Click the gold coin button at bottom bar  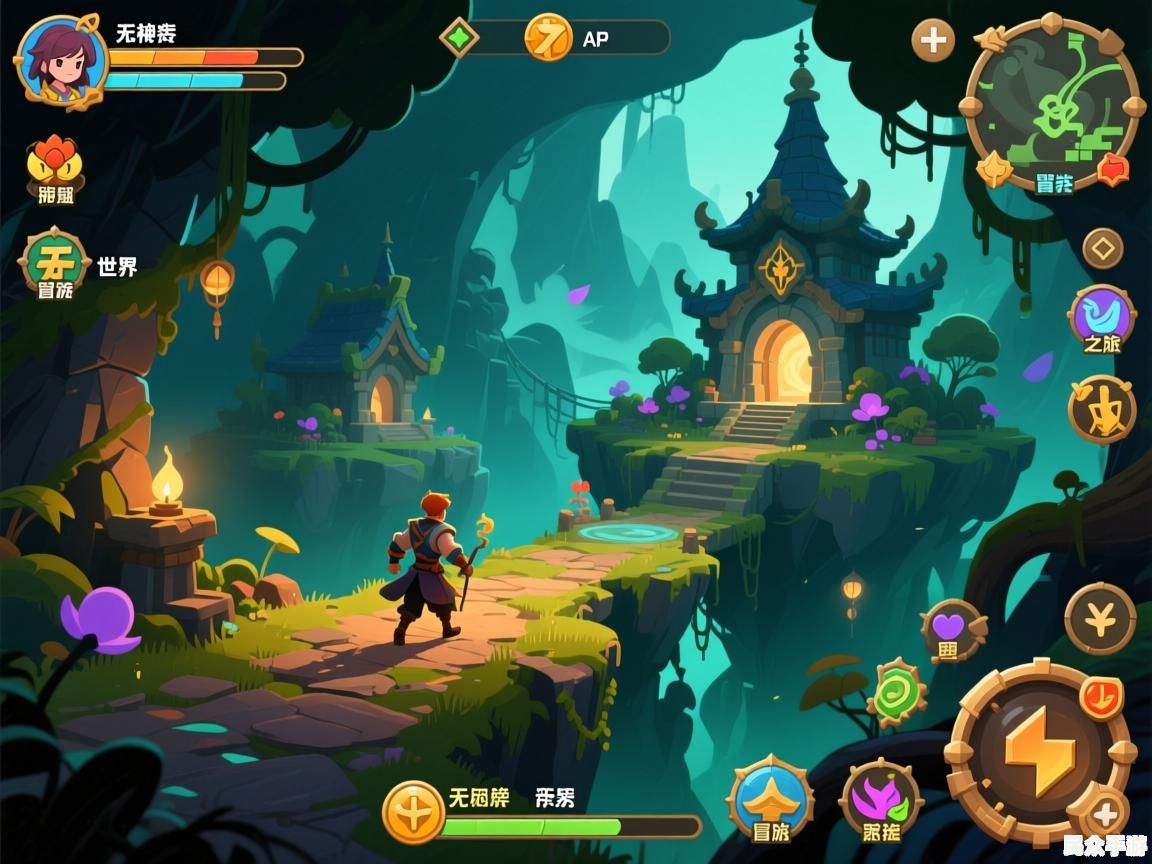[x=412, y=812]
